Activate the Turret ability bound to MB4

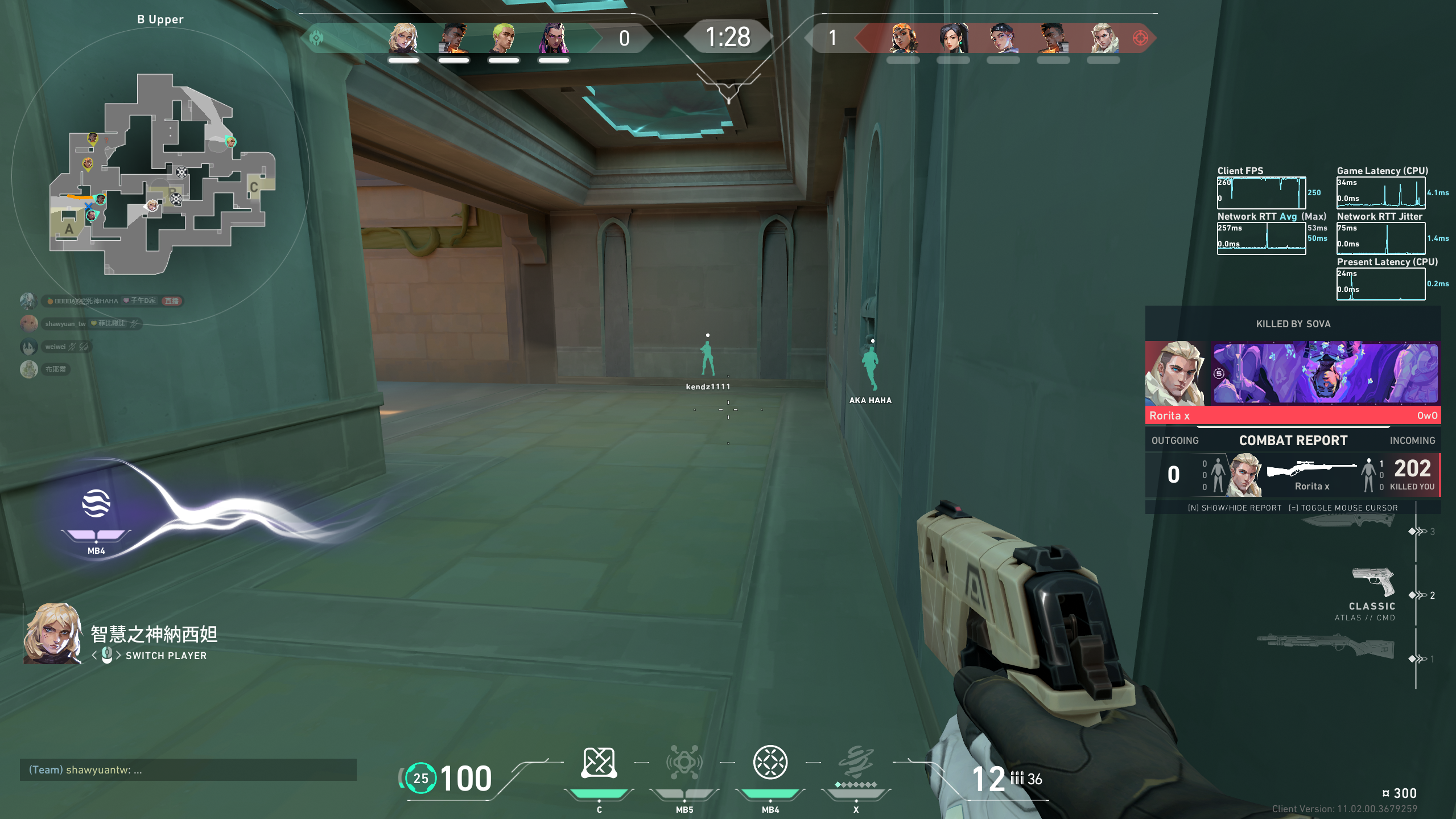click(770, 763)
